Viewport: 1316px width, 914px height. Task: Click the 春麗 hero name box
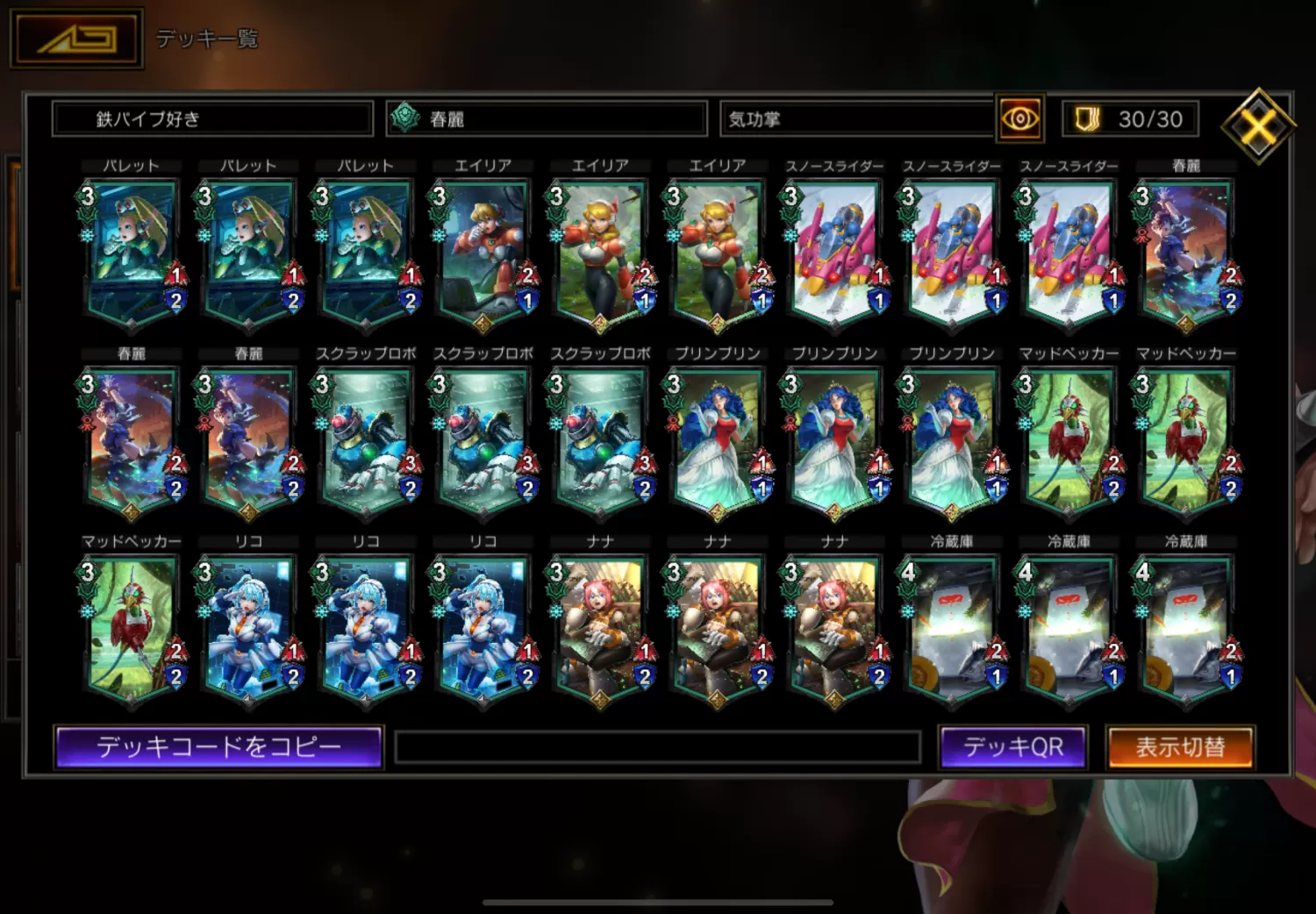[547, 118]
